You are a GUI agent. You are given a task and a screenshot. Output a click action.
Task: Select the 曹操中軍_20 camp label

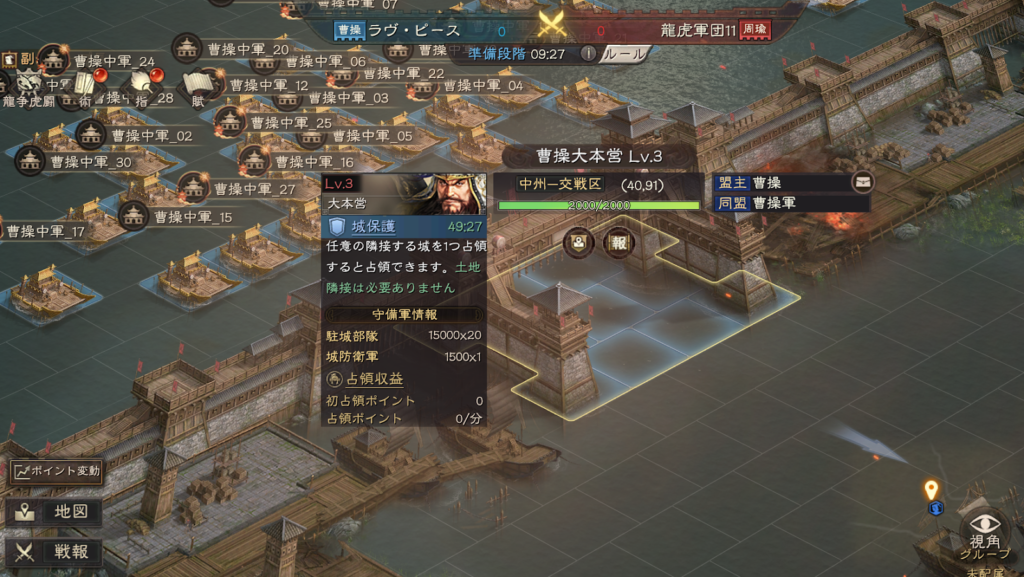click(x=248, y=49)
